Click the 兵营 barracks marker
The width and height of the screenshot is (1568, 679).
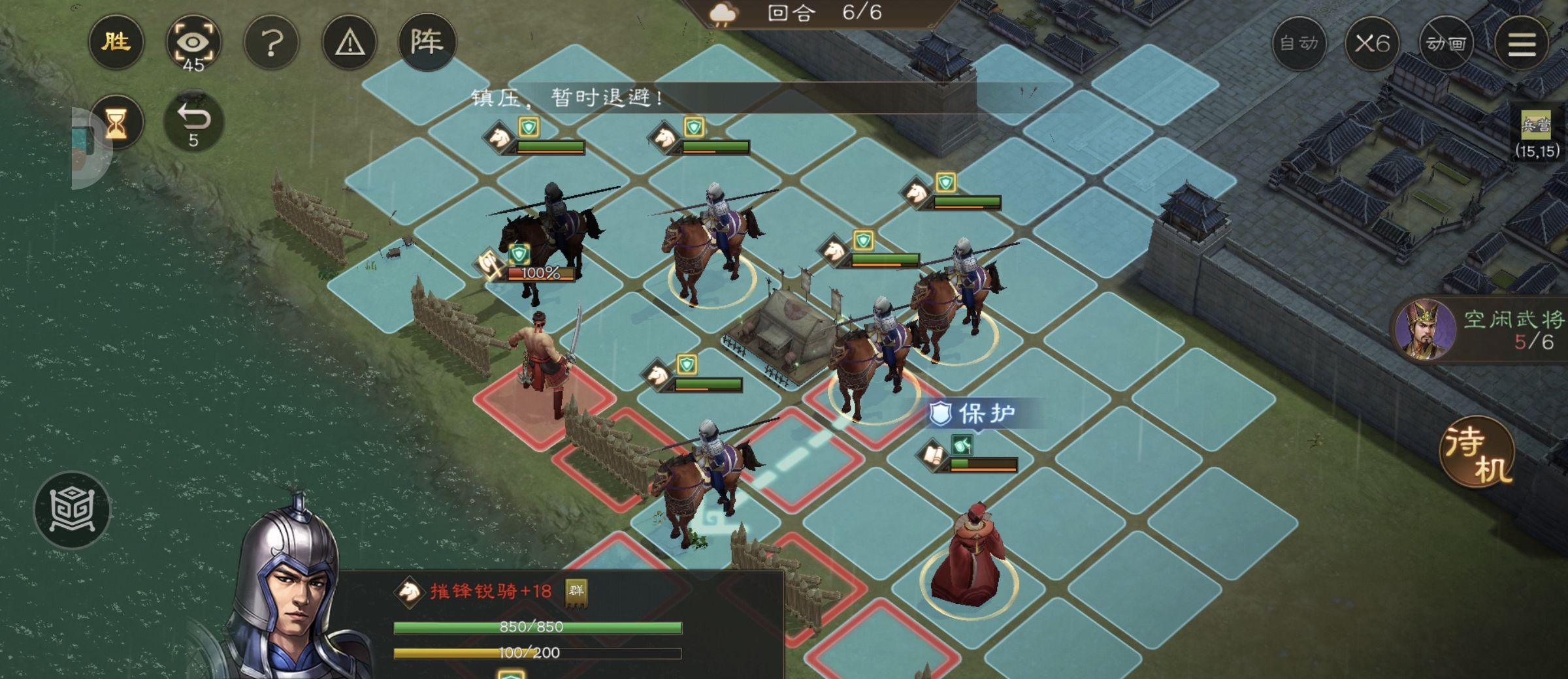[1535, 125]
